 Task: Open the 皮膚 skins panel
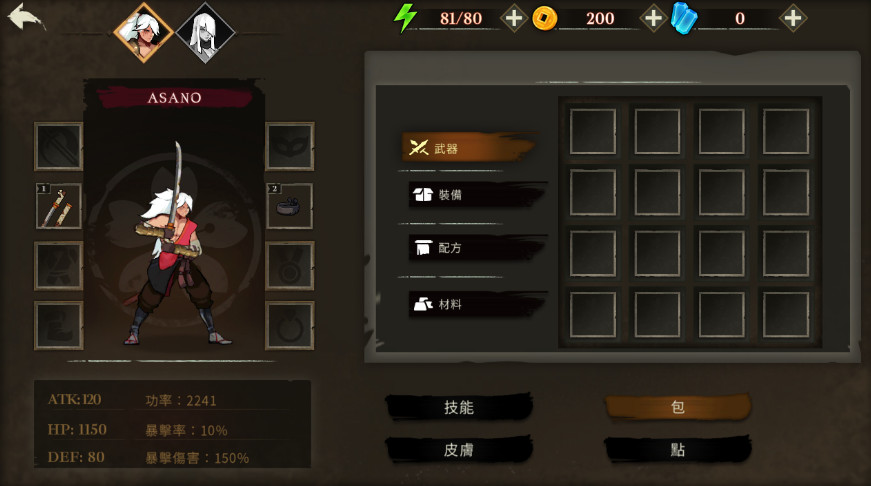(x=459, y=450)
